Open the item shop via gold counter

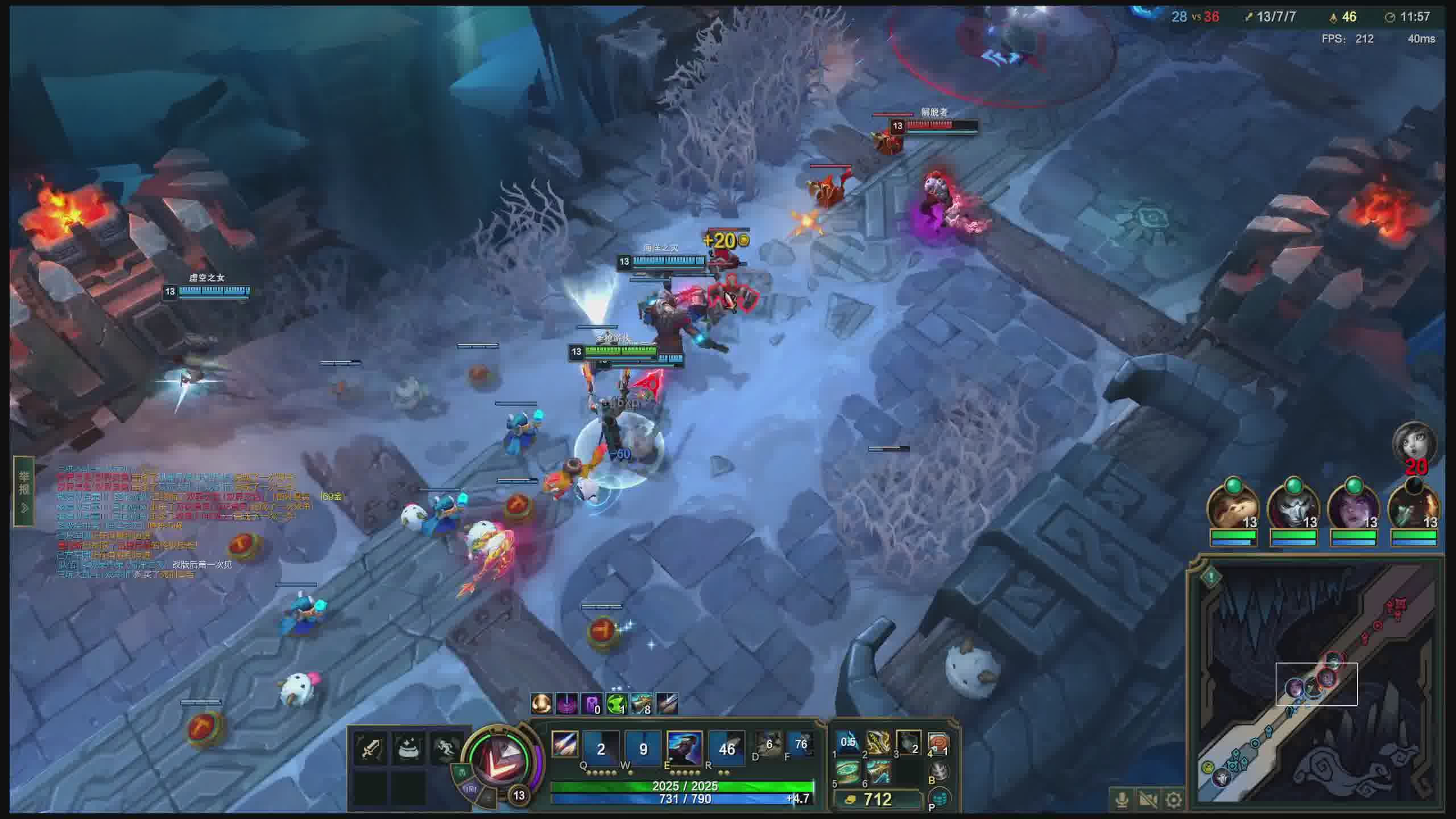[x=876, y=800]
